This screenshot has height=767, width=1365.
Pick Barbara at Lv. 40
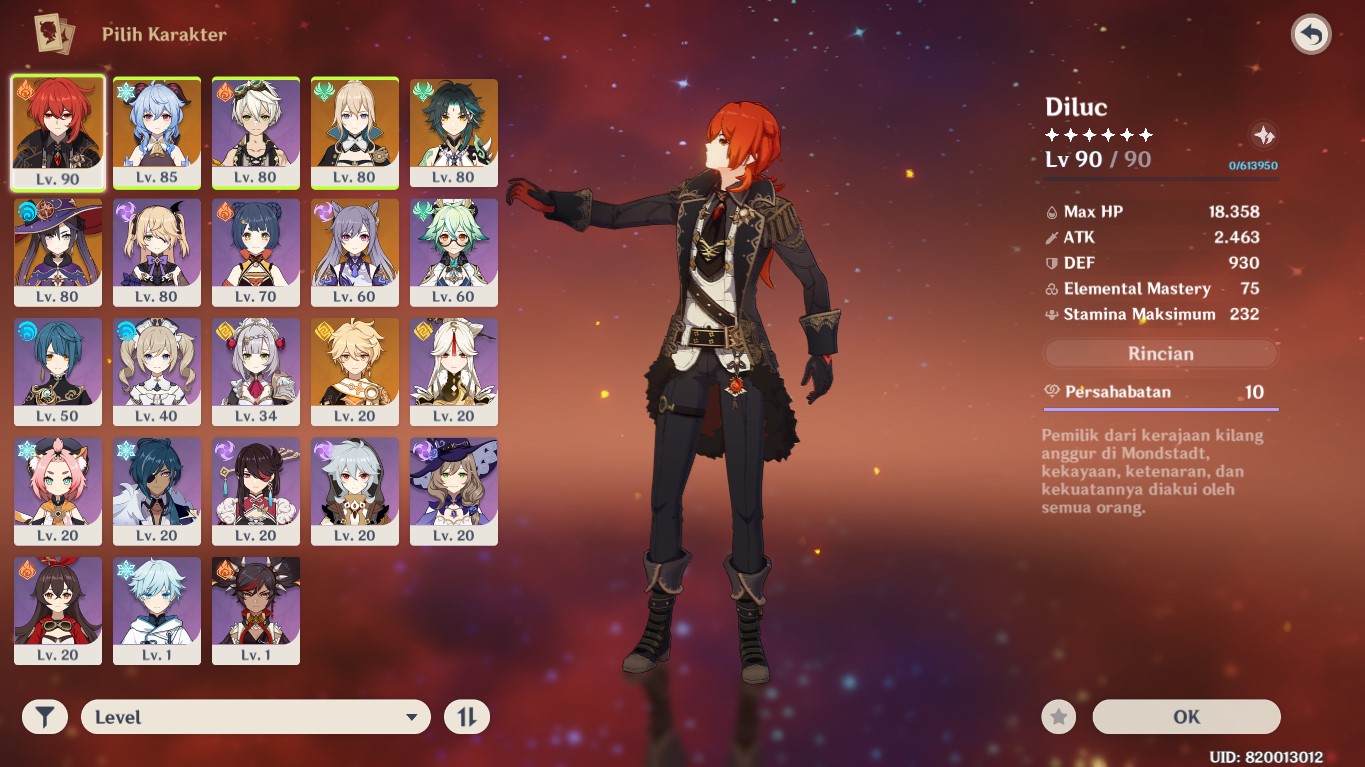157,371
